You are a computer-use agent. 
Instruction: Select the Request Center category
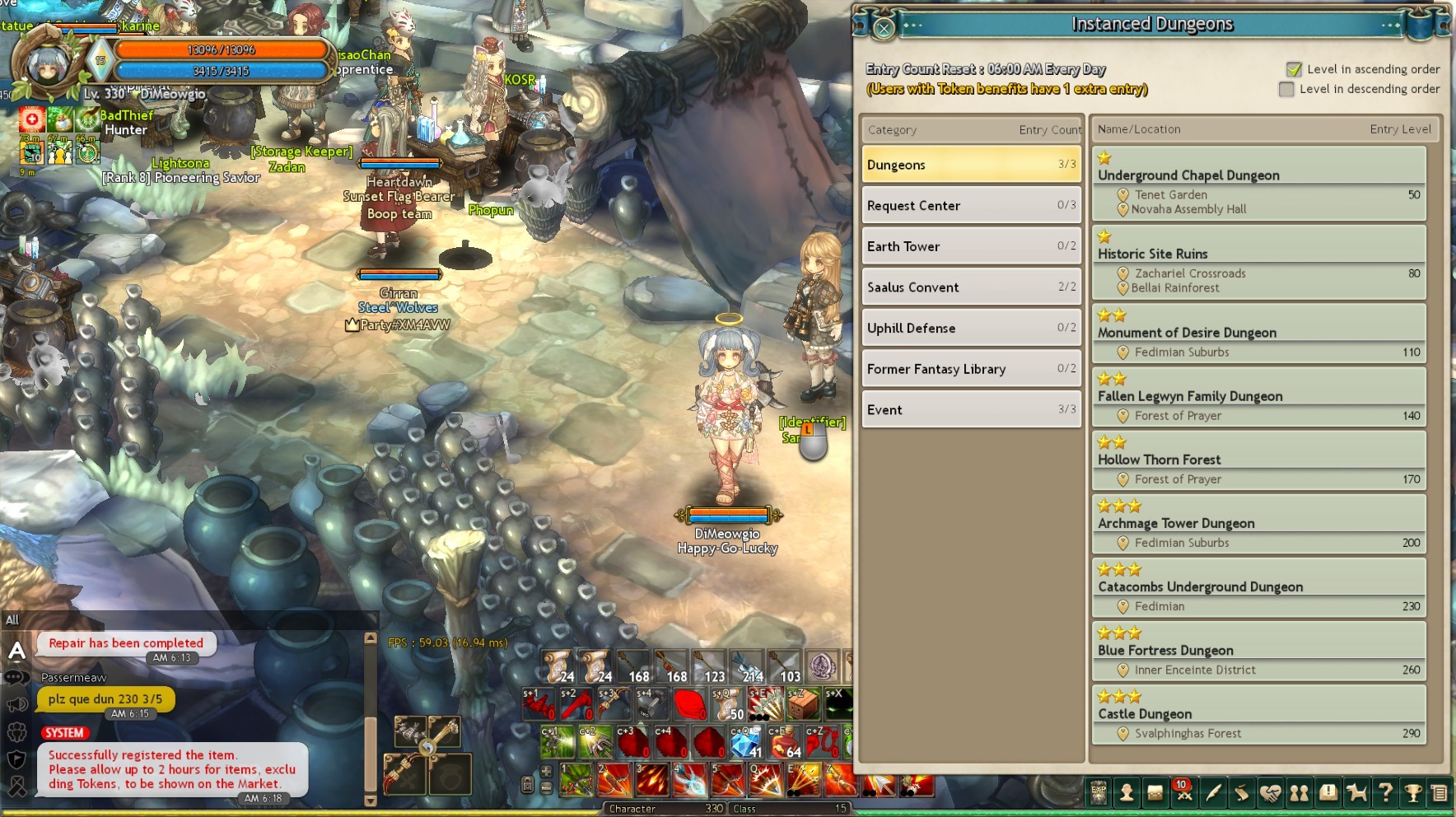coord(971,205)
